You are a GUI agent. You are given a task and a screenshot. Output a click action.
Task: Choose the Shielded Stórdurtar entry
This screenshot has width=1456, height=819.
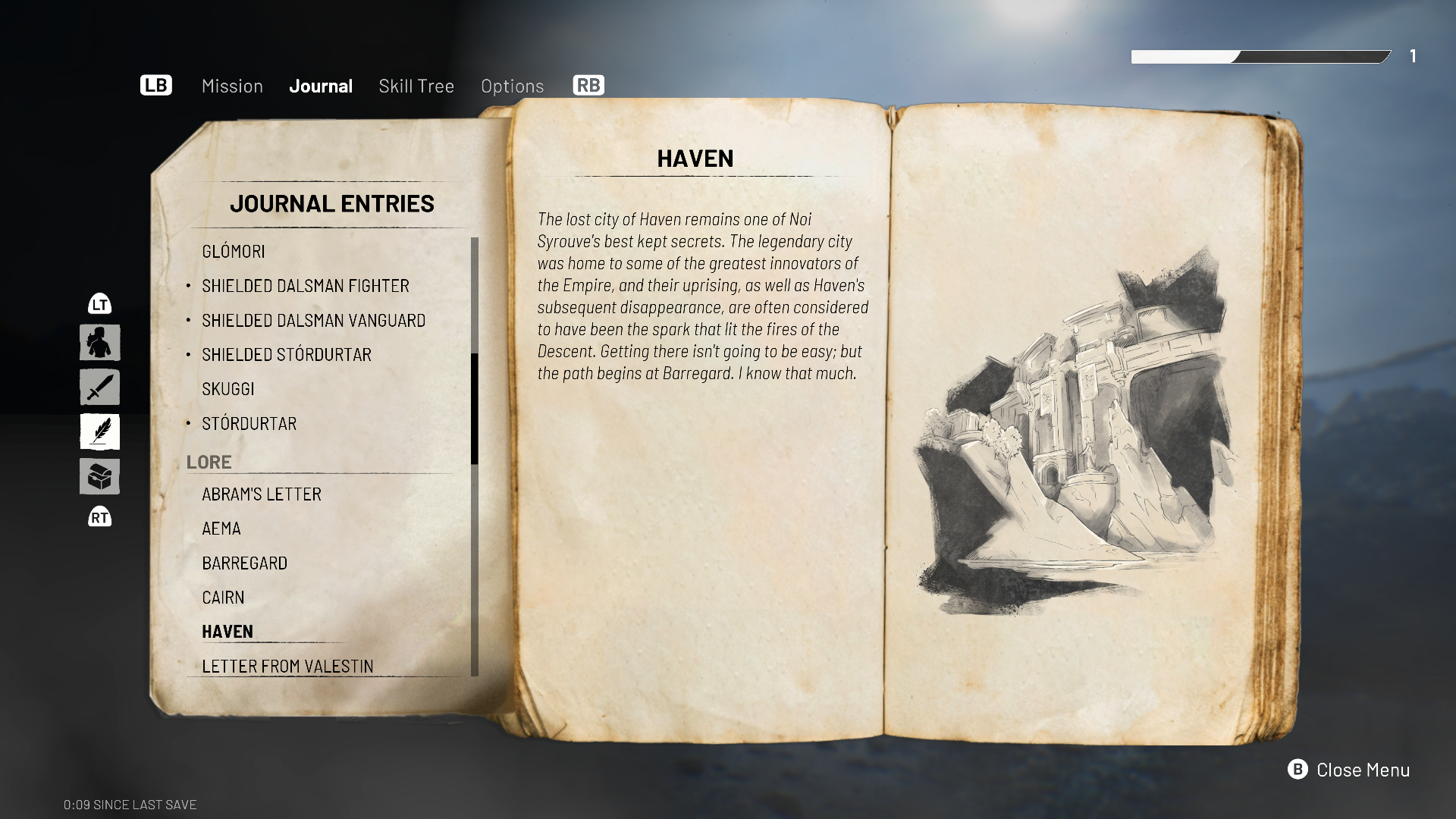[287, 355]
